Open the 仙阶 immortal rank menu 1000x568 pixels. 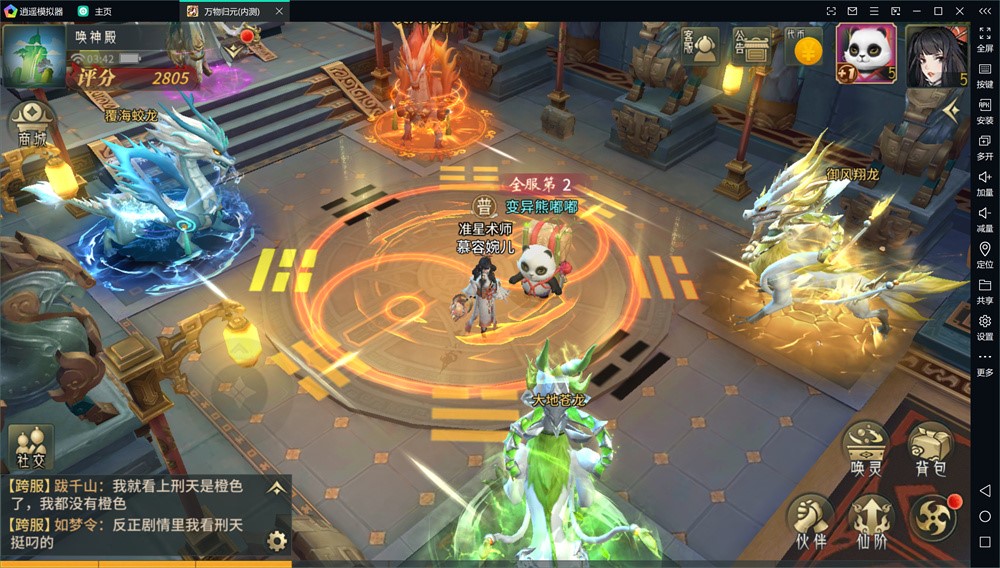pyautogui.click(x=871, y=522)
